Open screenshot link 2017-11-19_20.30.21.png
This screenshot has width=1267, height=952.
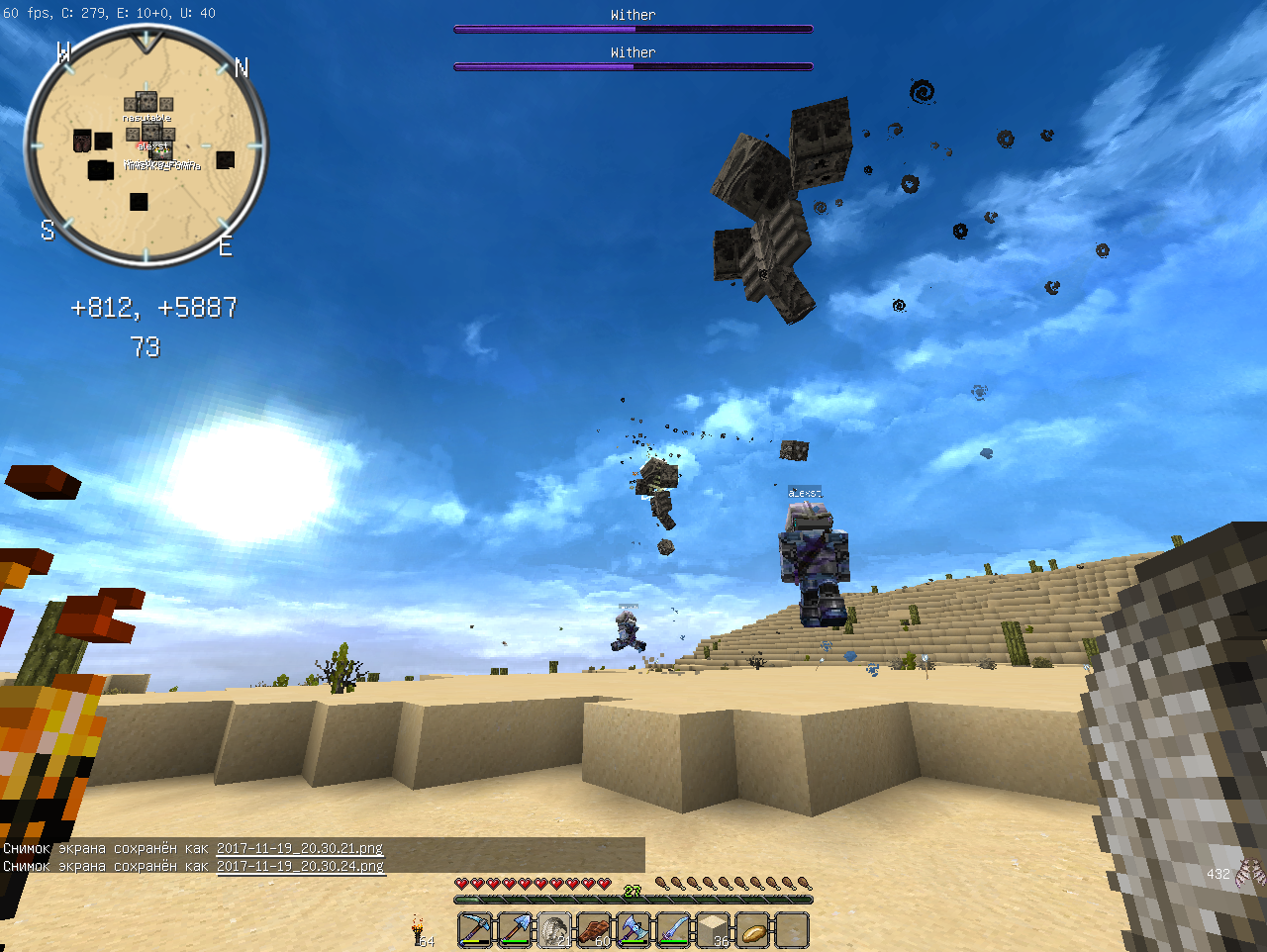(x=300, y=848)
